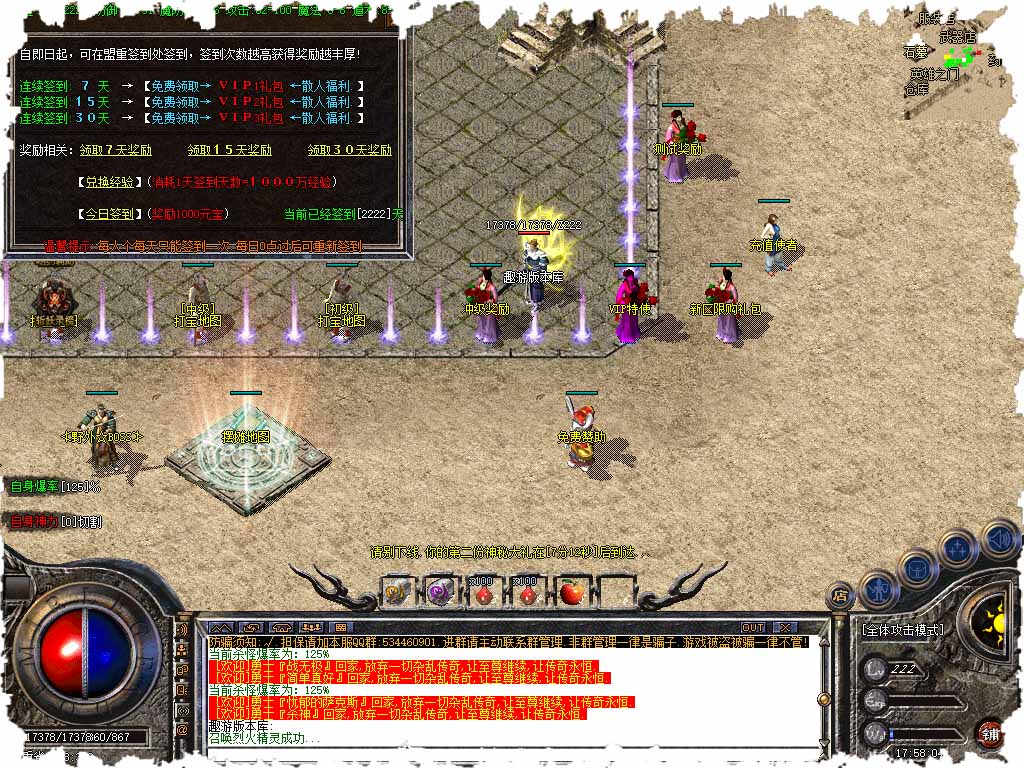Screen dimensions: 1024x768
Task: Claim the 30-day sign-in reward link
Action: click(349, 151)
